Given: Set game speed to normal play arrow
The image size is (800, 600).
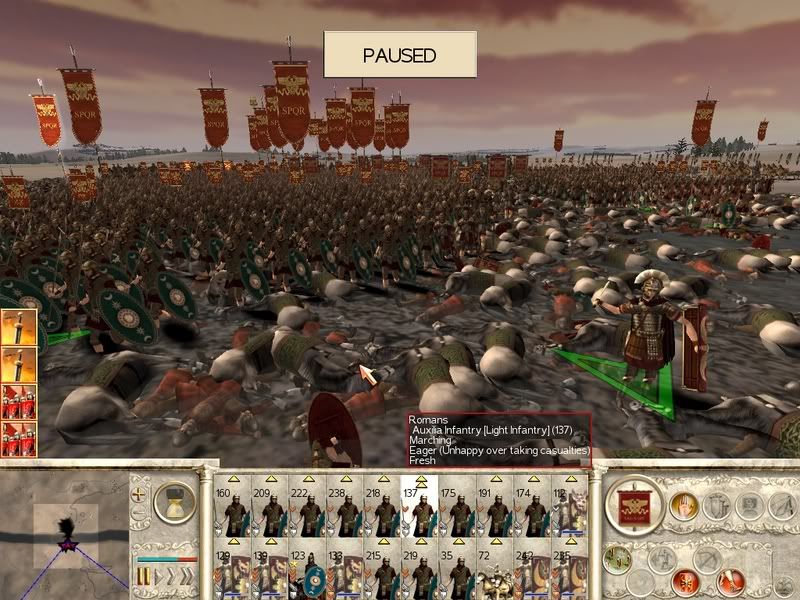Looking at the screenshot, I should pyautogui.click(x=158, y=577).
